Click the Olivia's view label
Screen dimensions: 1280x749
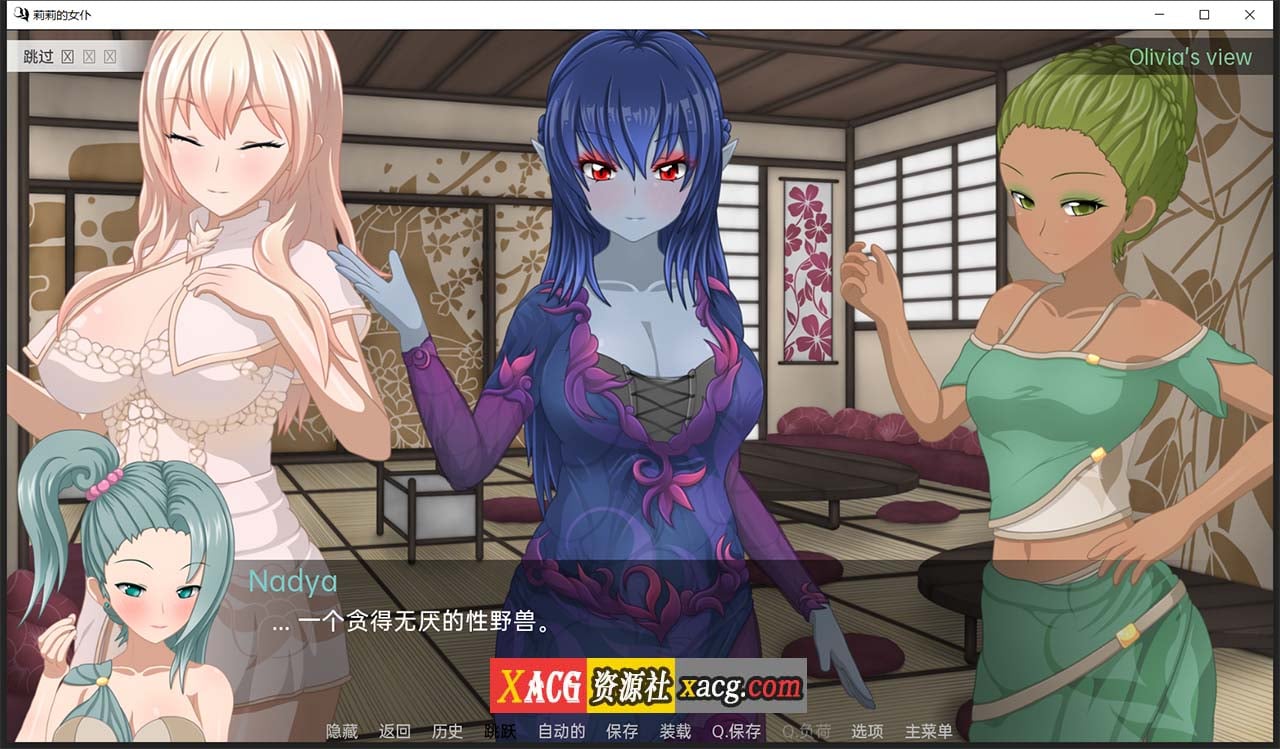[1190, 57]
